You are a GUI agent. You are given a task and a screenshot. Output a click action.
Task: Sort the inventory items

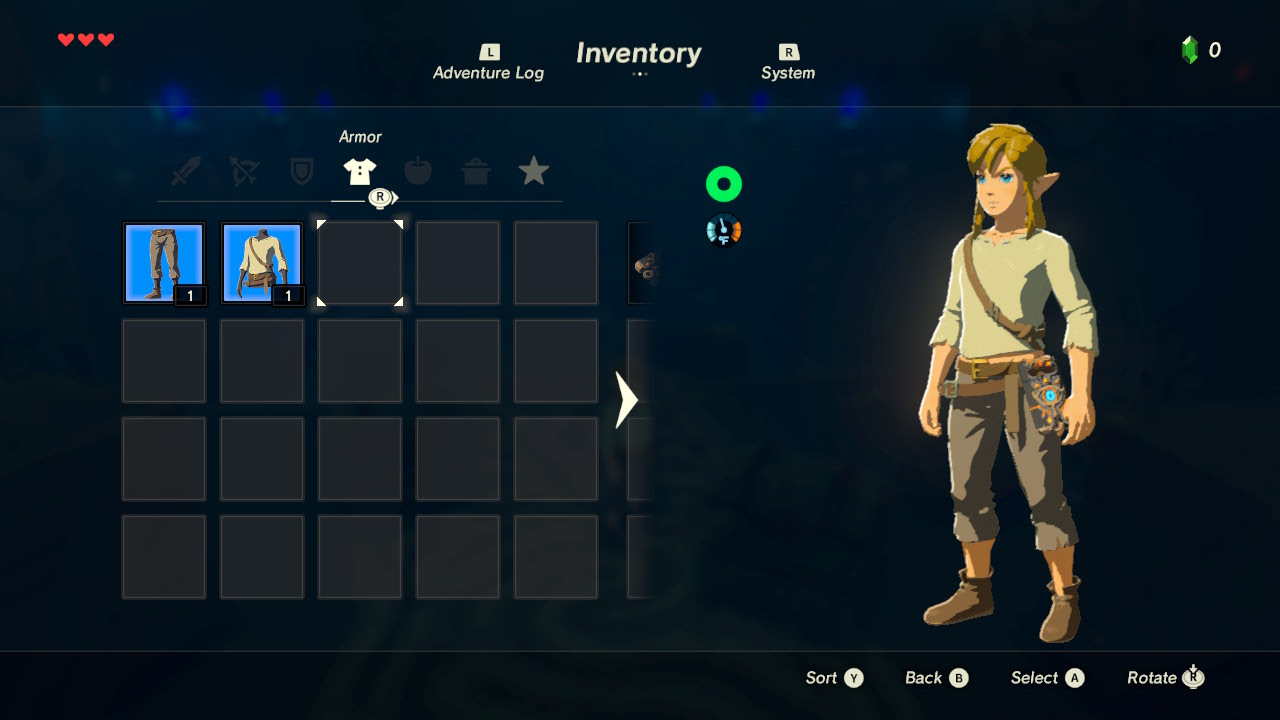tap(834, 678)
